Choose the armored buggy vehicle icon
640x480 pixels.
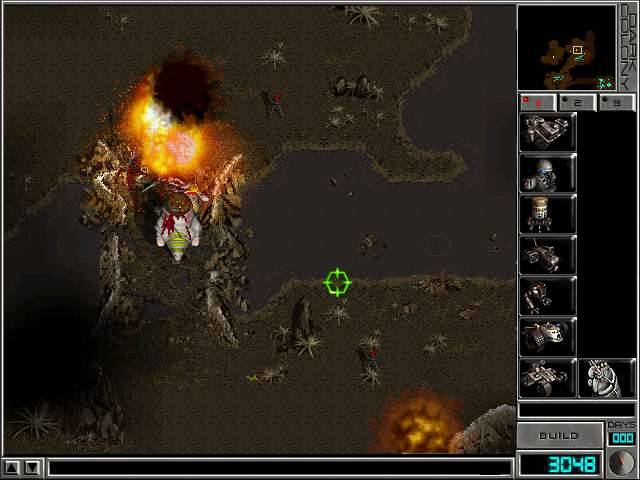click(x=547, y=378)
